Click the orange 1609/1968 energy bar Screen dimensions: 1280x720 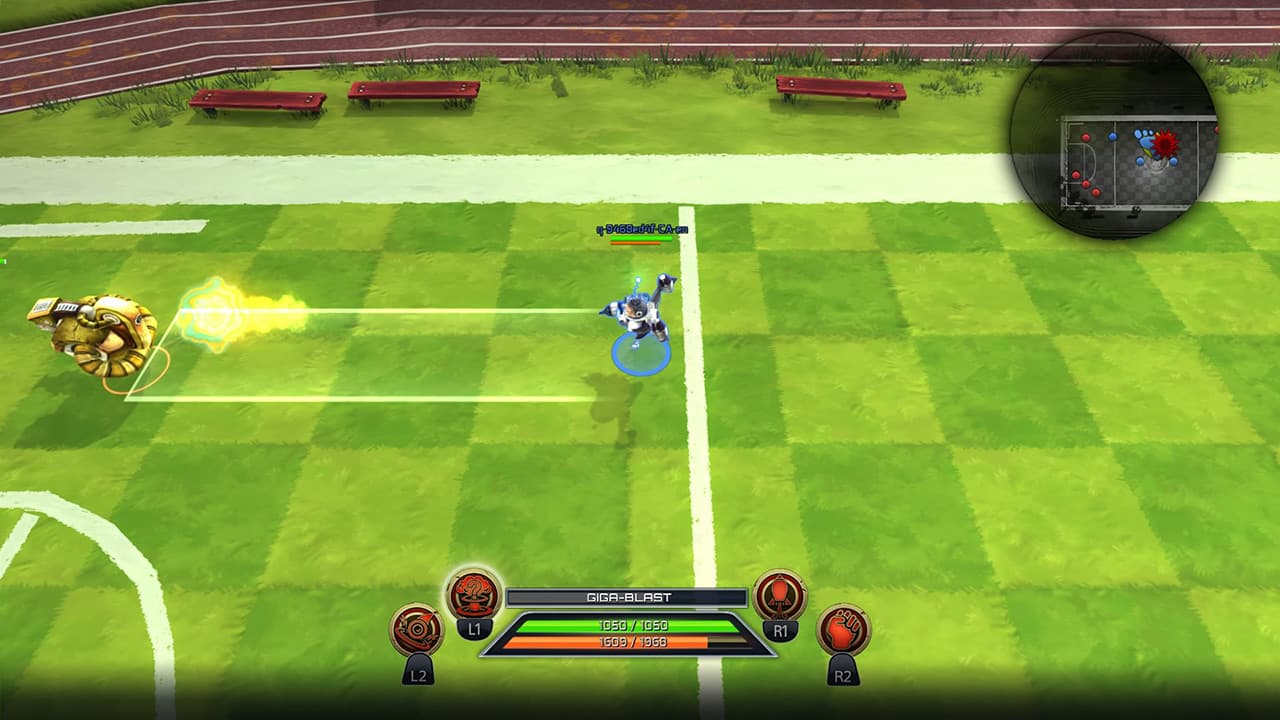(632, 642)
